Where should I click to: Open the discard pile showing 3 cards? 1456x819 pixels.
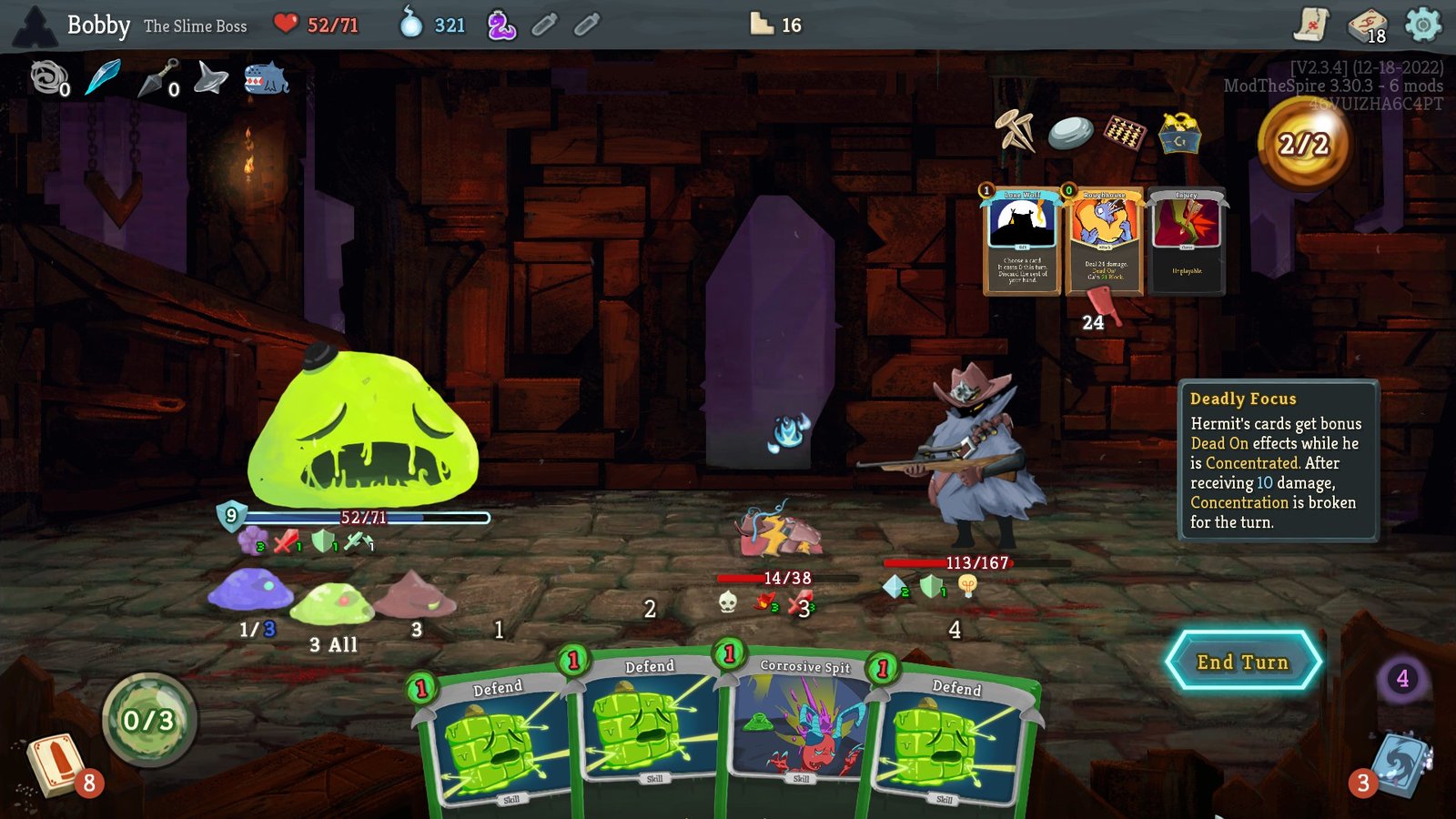[x=1399, y=764]
